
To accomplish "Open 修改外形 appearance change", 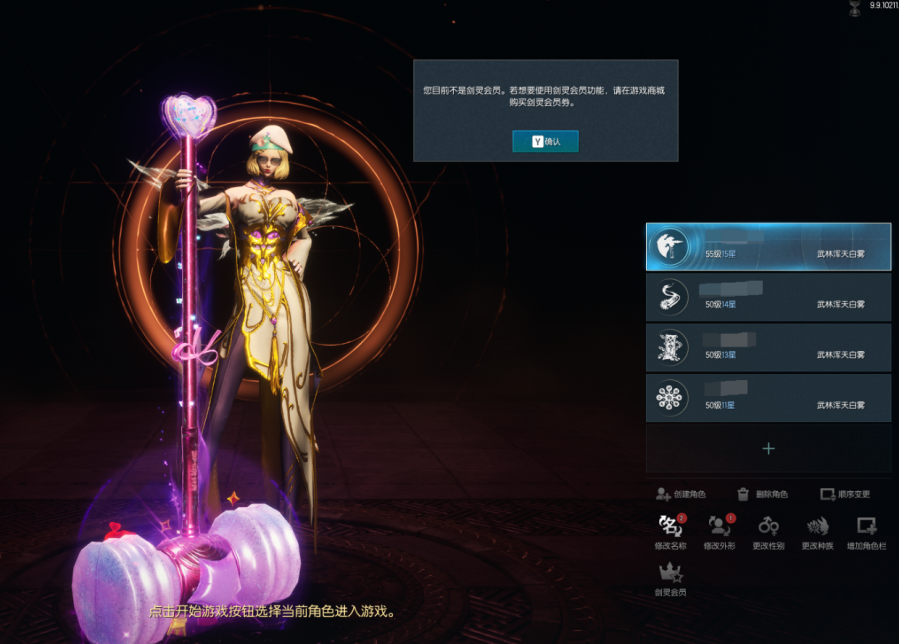I will pos(720,531).
